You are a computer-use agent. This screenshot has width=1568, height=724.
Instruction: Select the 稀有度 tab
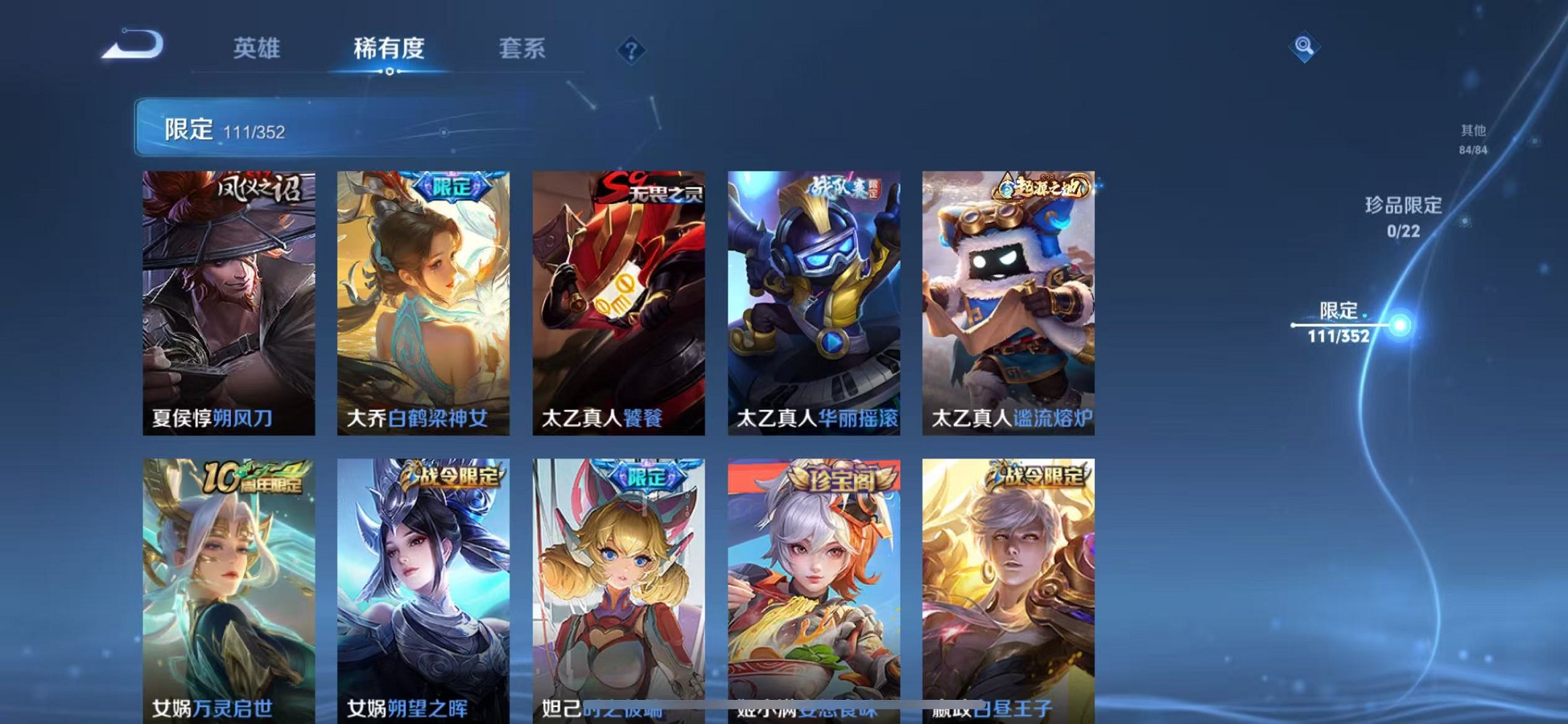pos(391,48)
